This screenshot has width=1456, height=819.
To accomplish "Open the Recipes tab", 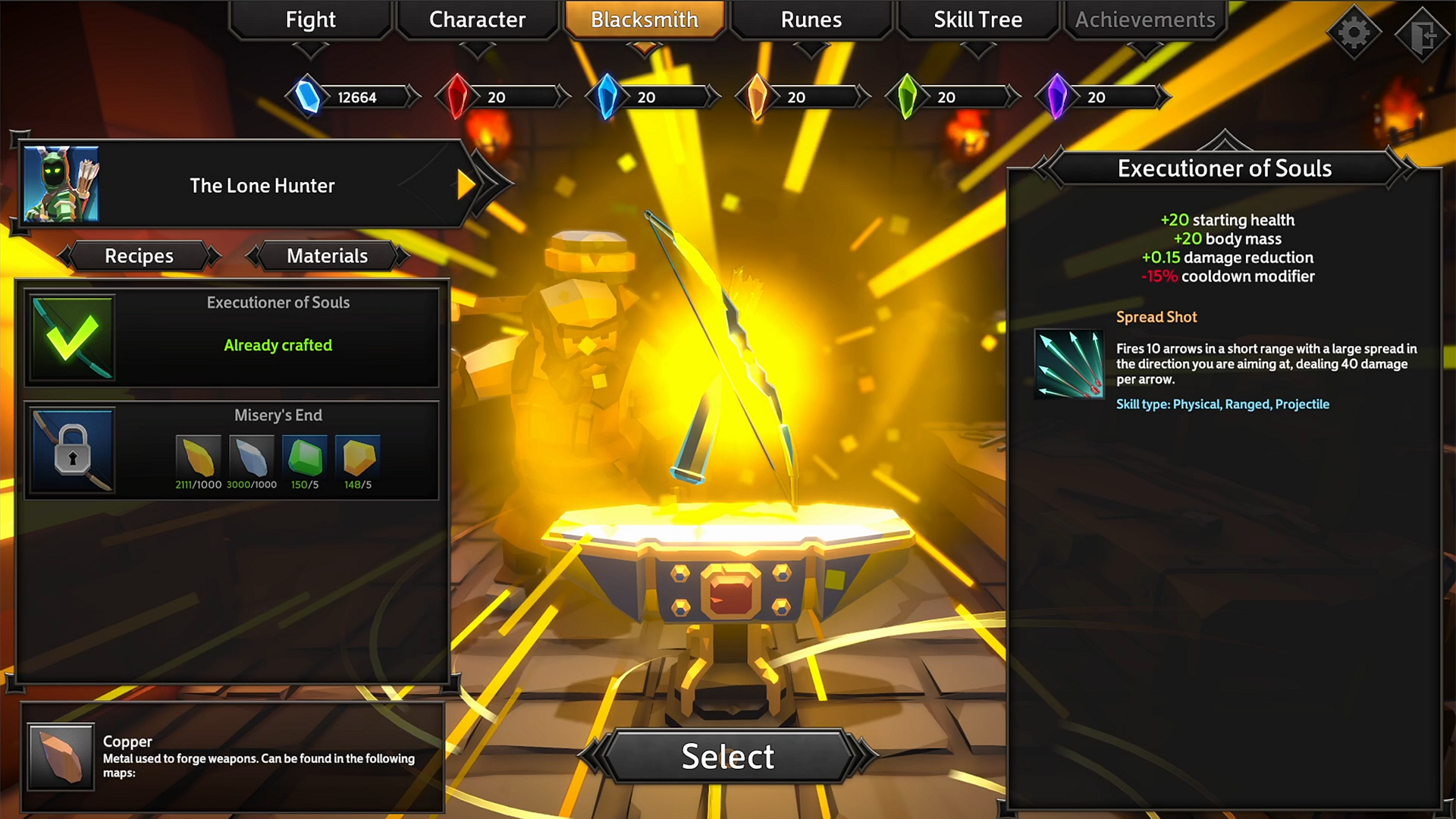I will coord(139,256).
